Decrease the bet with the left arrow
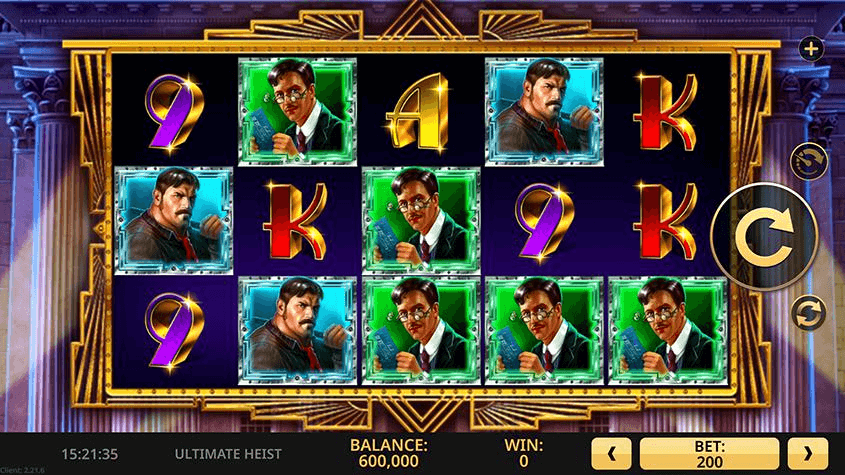845x475 pixels. (x=612, y=452)
